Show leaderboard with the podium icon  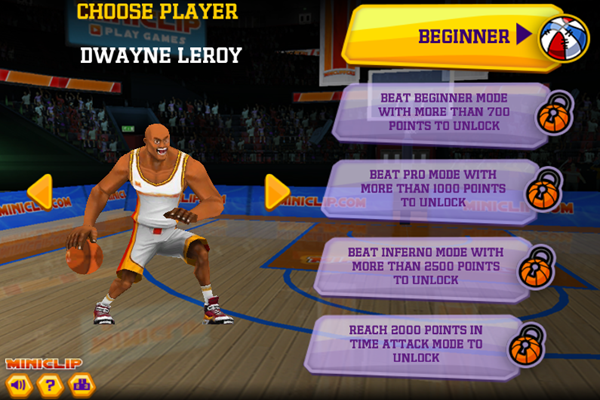(x=81, y=384)
